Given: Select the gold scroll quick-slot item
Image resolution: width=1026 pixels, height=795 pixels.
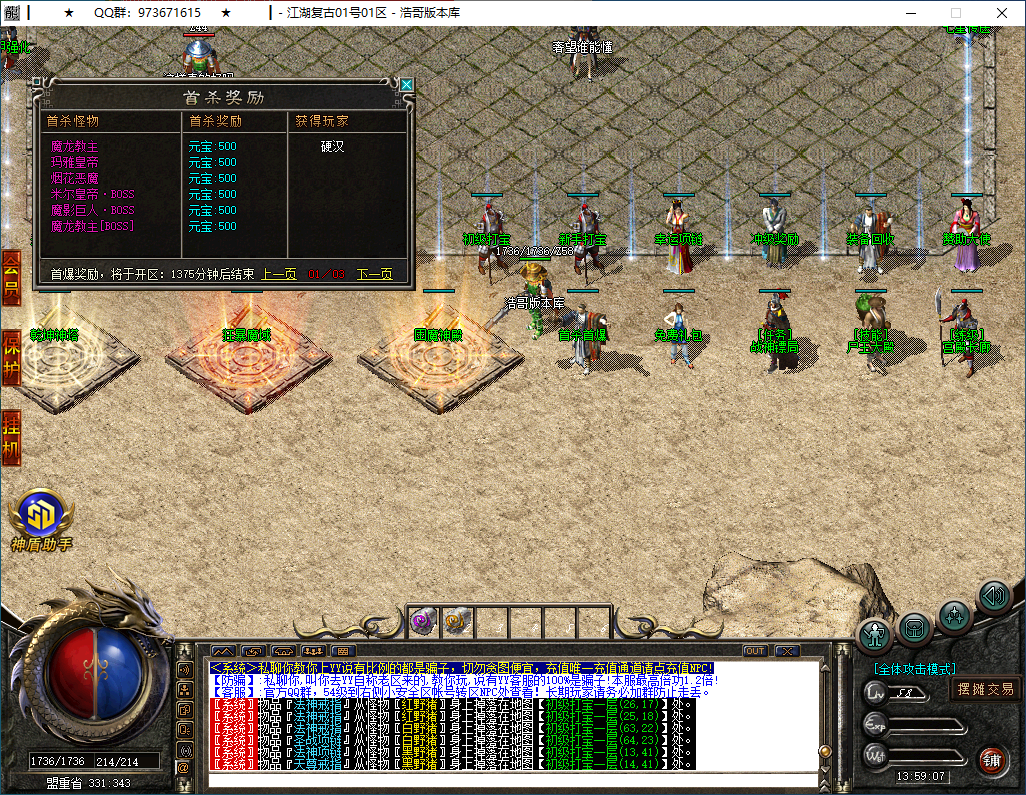Looking at the screenshot, I should (x=454, y=621).
